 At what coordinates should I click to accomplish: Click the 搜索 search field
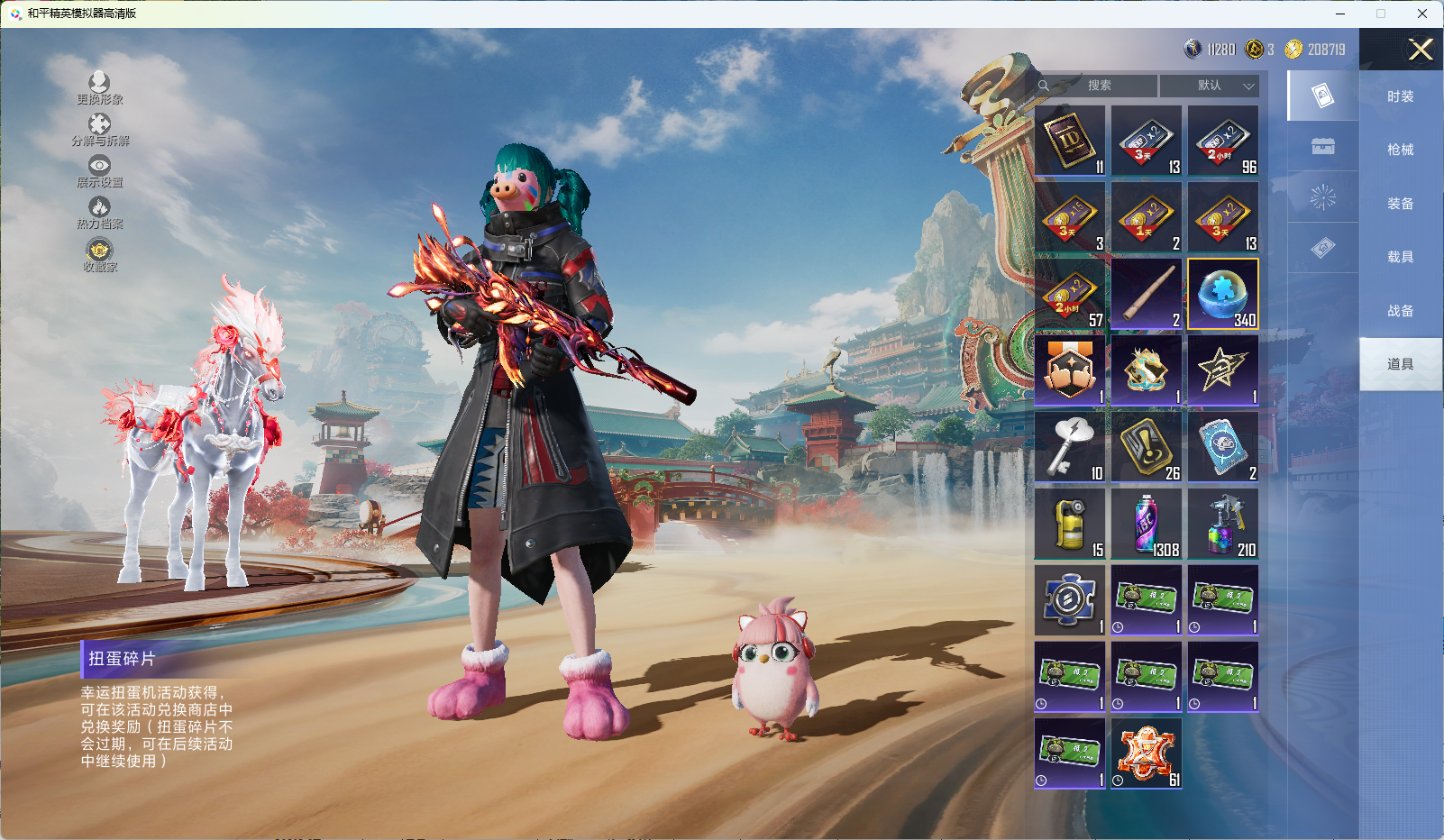1099,86
